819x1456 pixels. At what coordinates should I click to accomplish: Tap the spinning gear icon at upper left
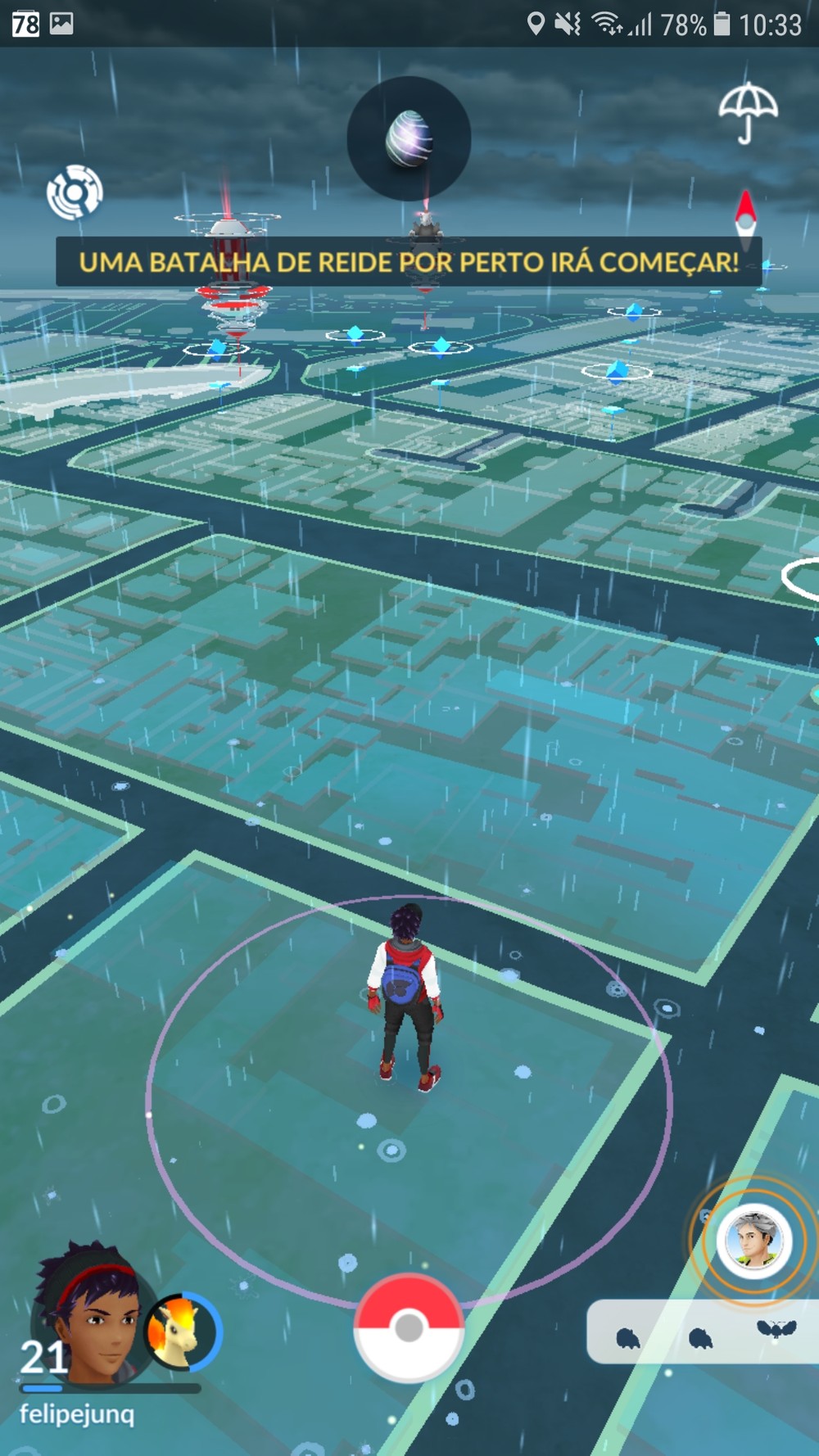pos(75,192)
